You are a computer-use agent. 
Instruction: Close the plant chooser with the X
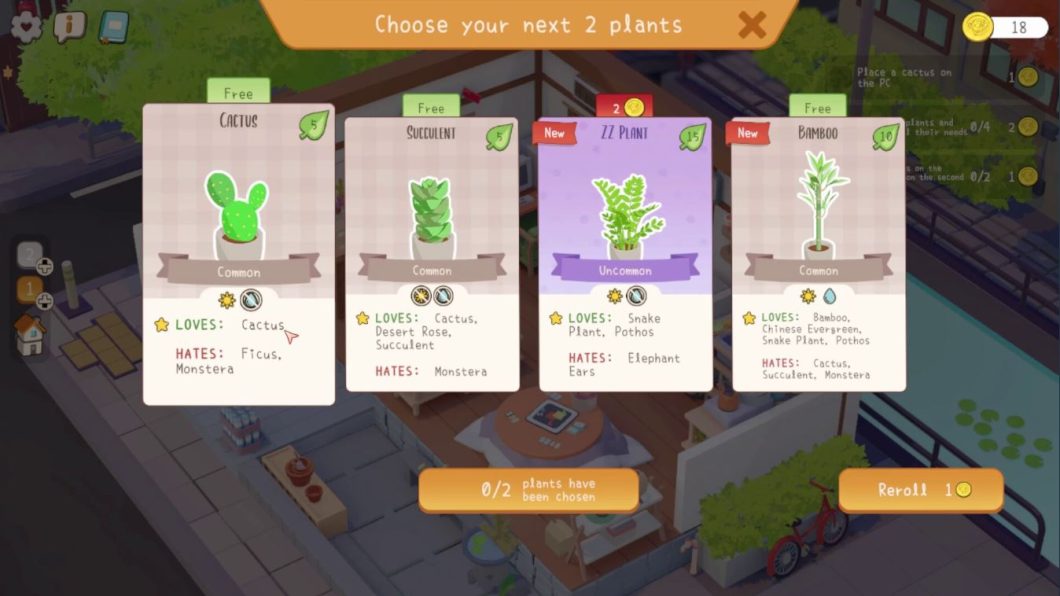coord(752,25)
